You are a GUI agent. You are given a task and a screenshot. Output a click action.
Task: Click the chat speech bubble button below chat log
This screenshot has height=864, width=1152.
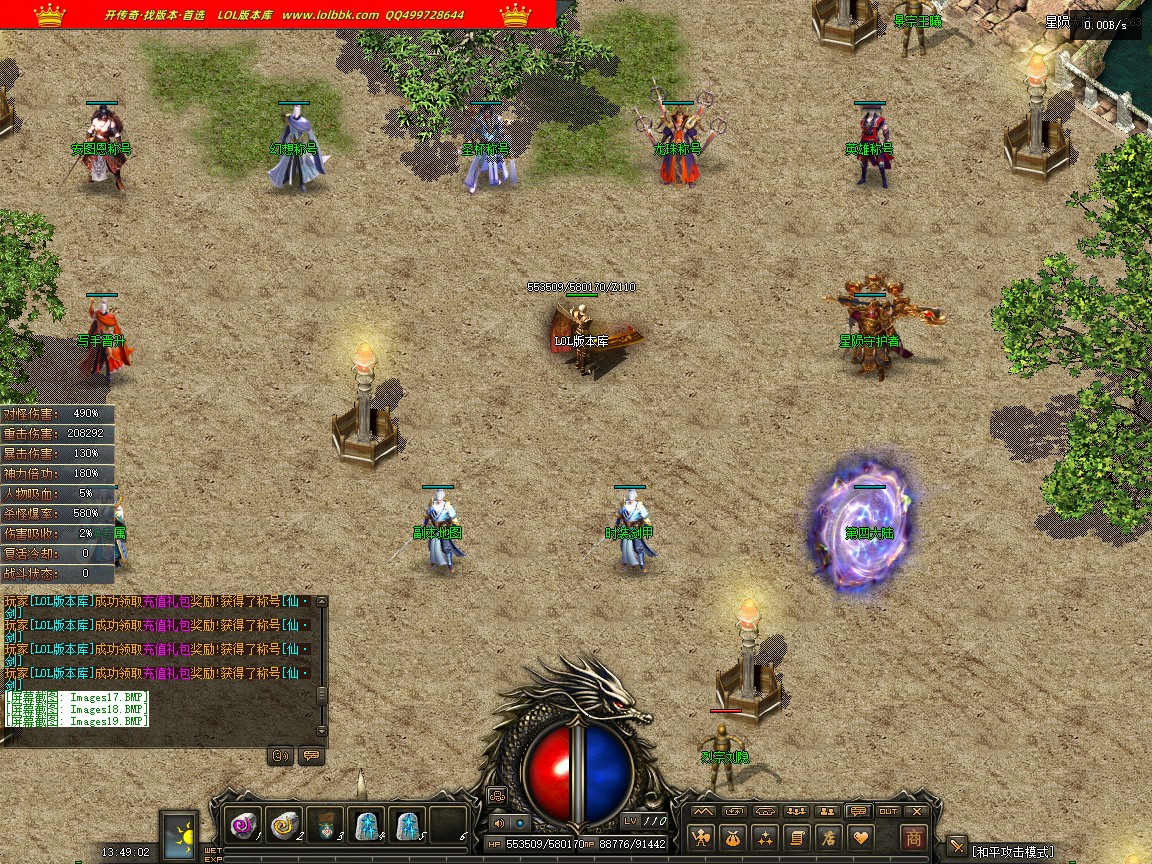(x=311, y=756)
